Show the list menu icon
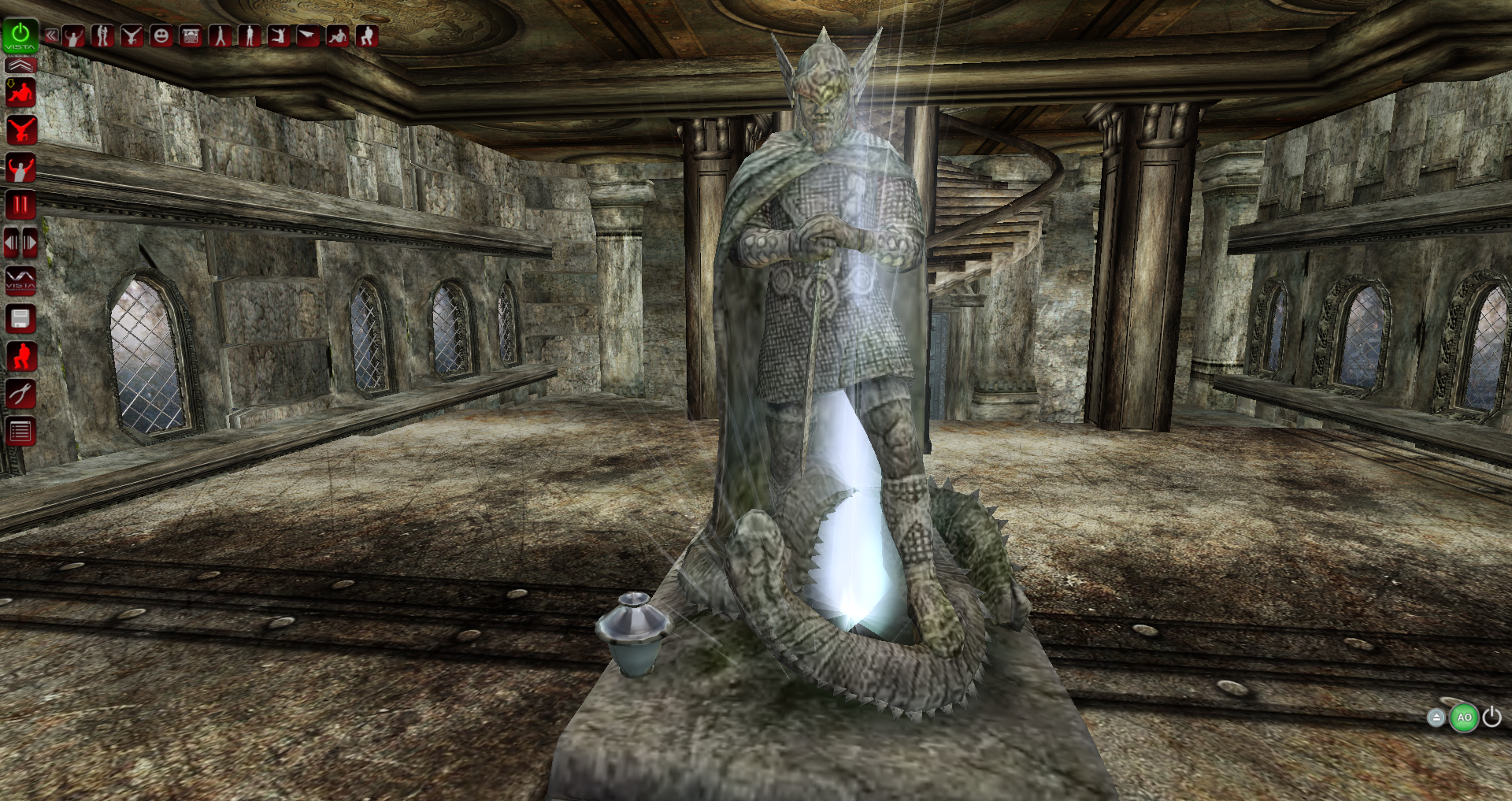The width and height of the screenshot is (1512, 801). click(20, 431)
